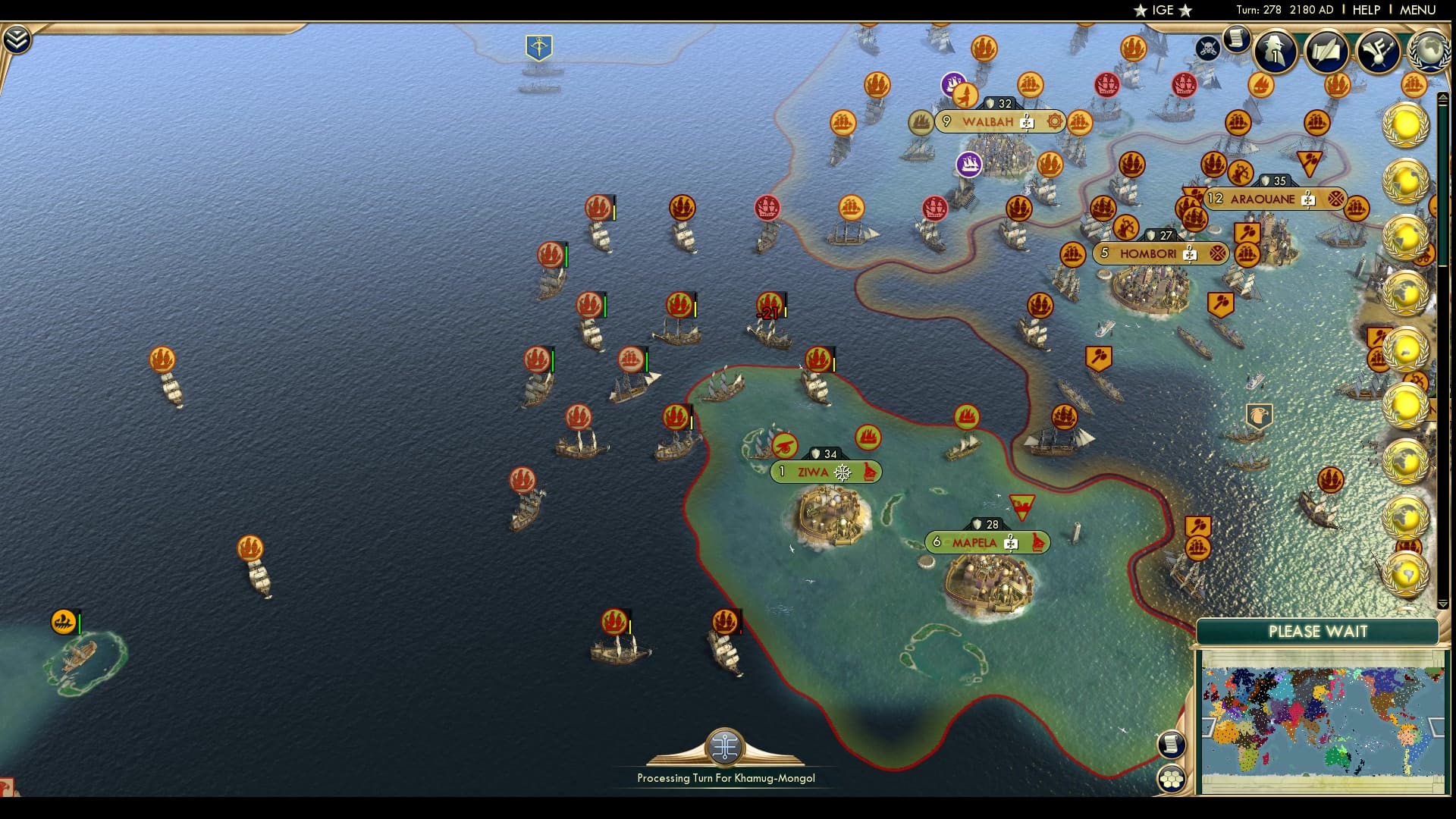Select the purple Privateer unit flag near WALBAH

pyautogui.click(x=968, y=165)
